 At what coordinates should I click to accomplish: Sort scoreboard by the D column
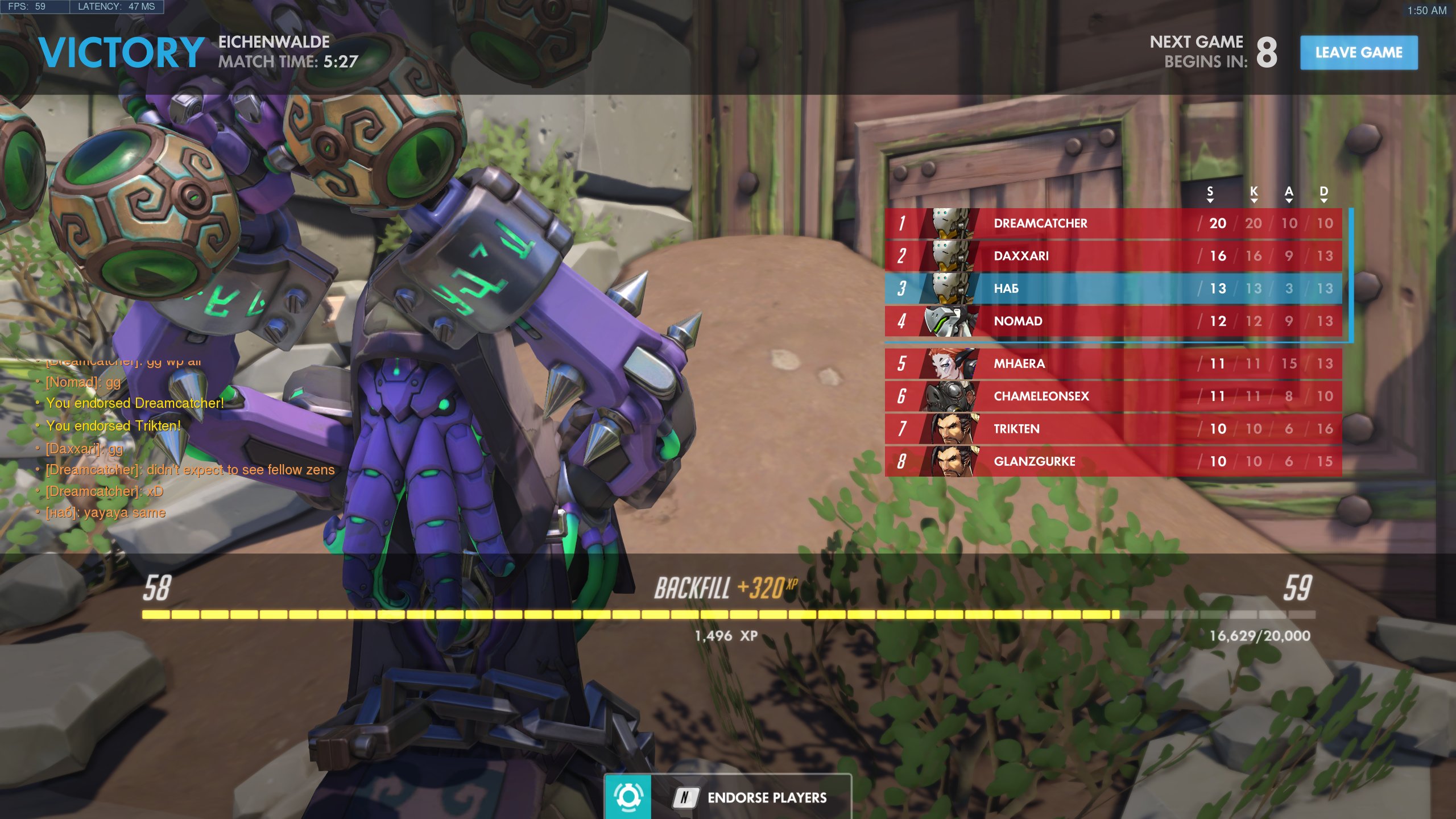coord(1324,193)
